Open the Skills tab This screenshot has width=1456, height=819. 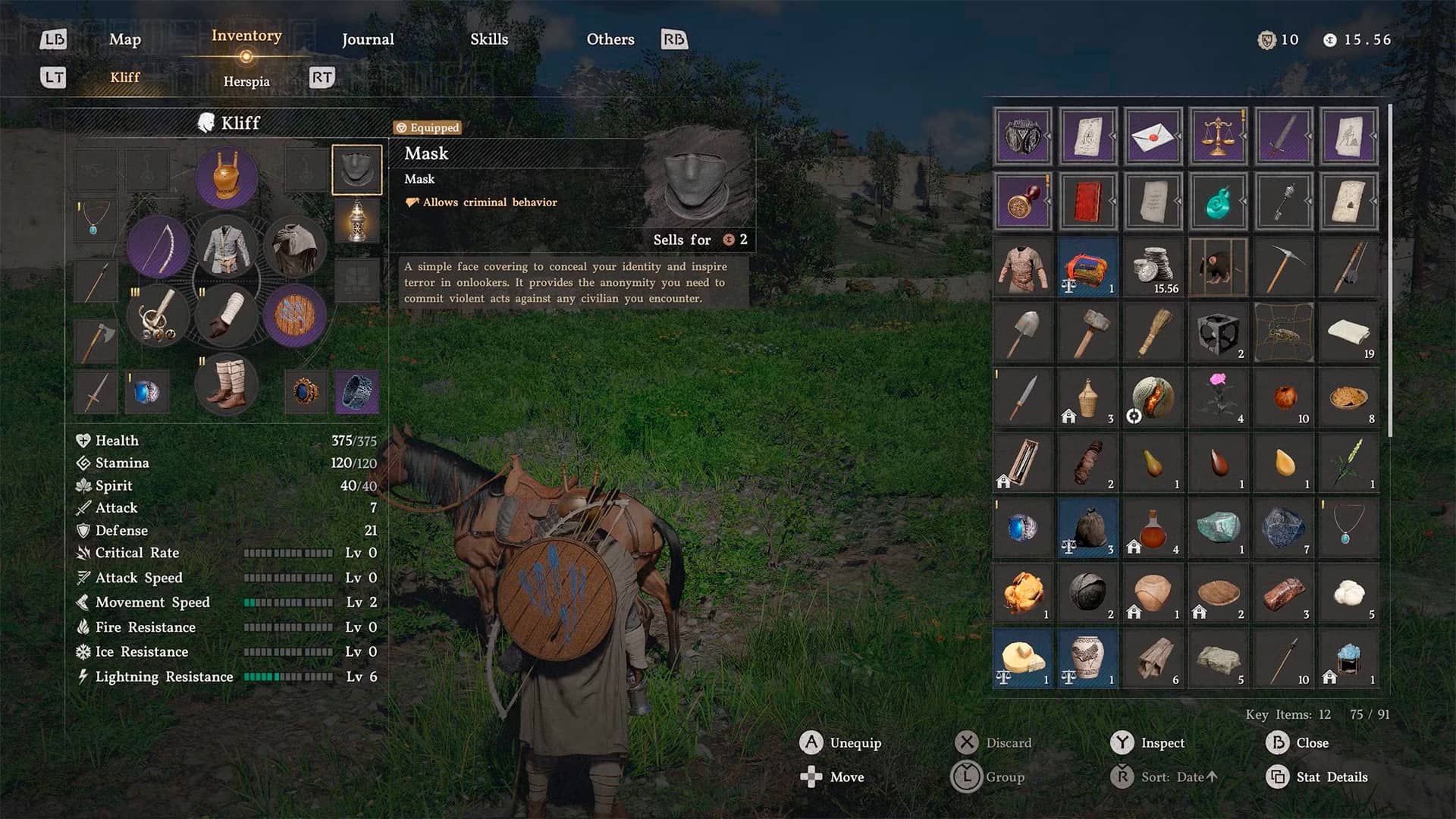coord(489,39)
